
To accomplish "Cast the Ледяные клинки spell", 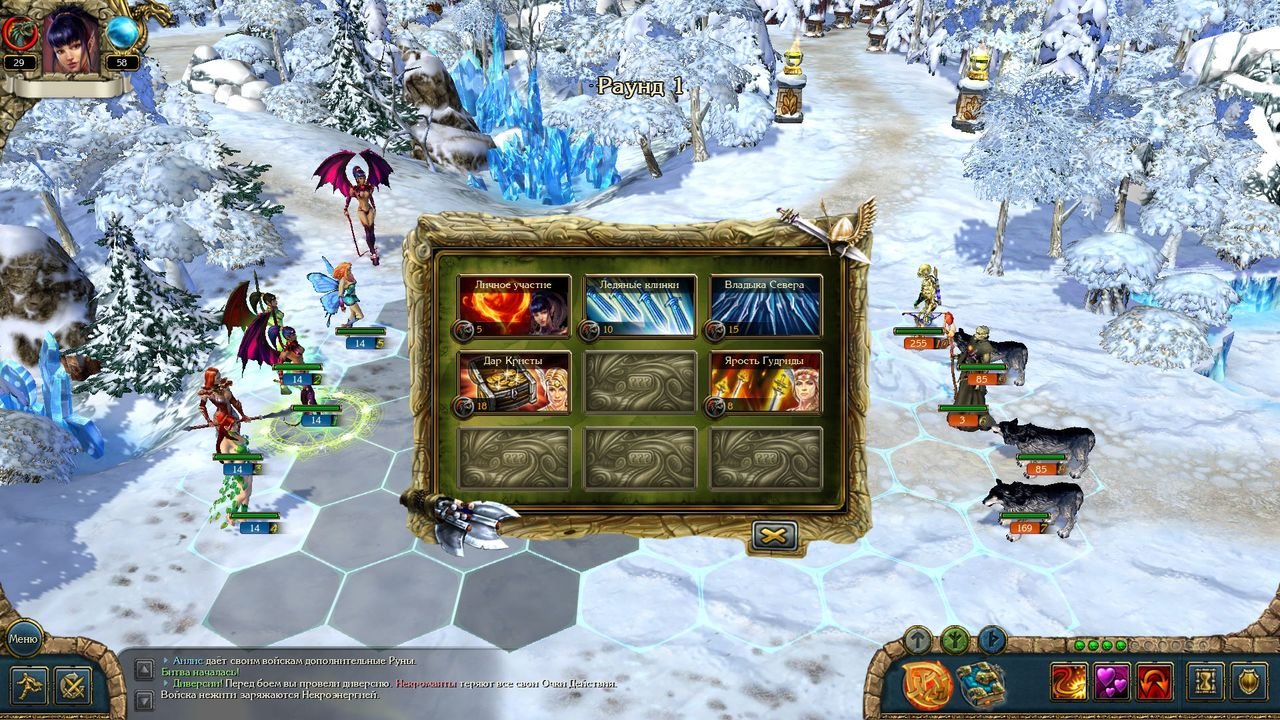I will tap(640, 306).
